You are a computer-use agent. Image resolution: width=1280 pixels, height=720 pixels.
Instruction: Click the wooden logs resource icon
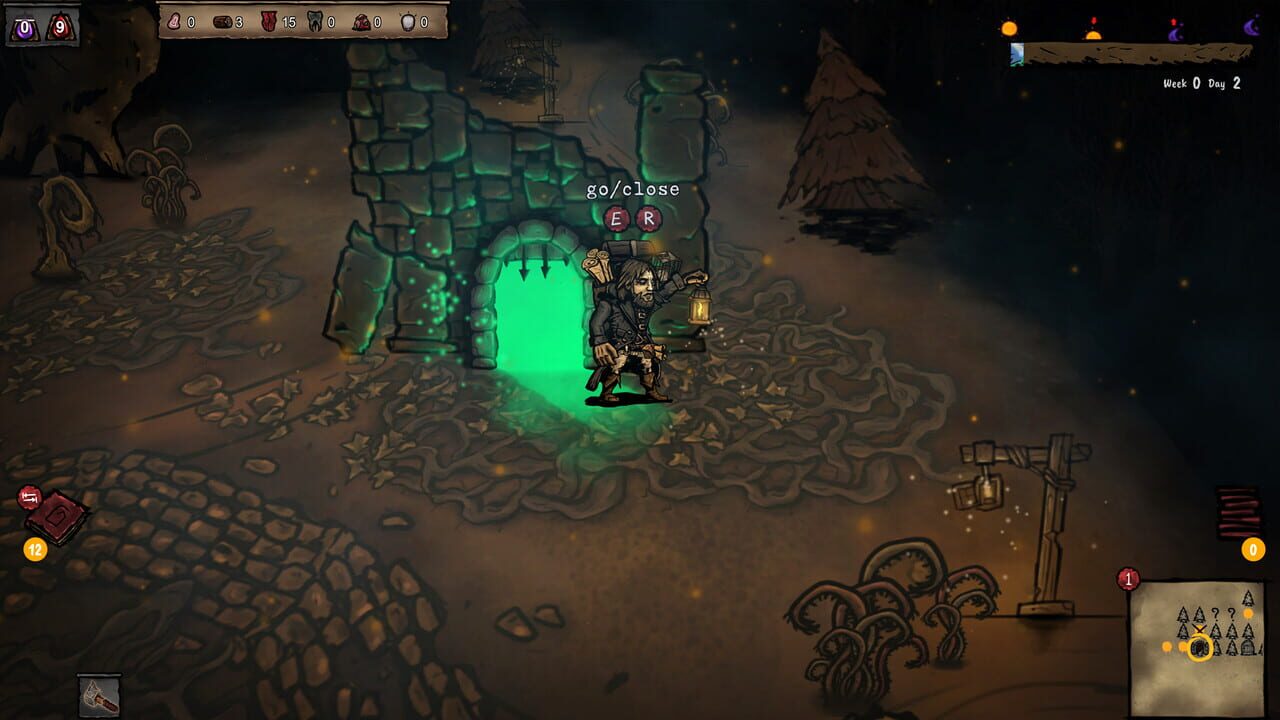[x=222, y=21]
